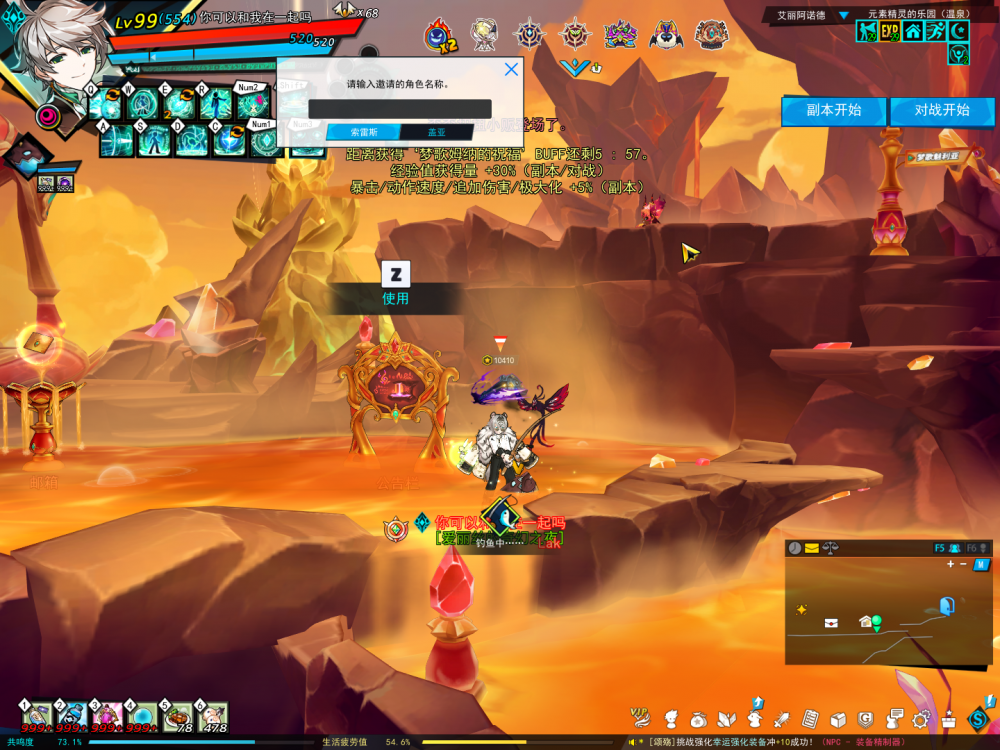The image size is (1000, 750).
Task: Open the money bag shop icon
Action: coord(698,718)
